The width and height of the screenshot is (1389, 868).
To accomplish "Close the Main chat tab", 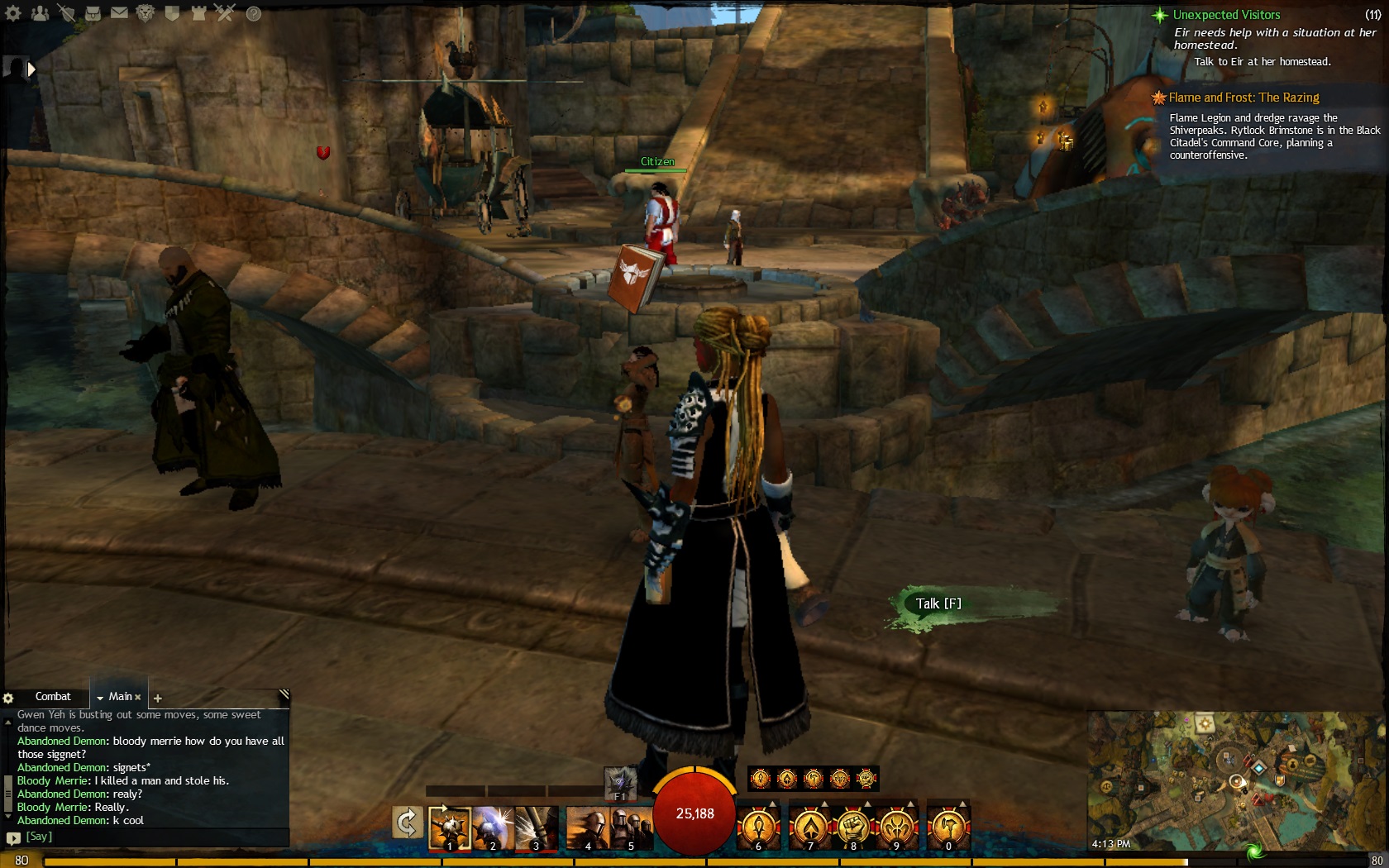I will [138, 698].
